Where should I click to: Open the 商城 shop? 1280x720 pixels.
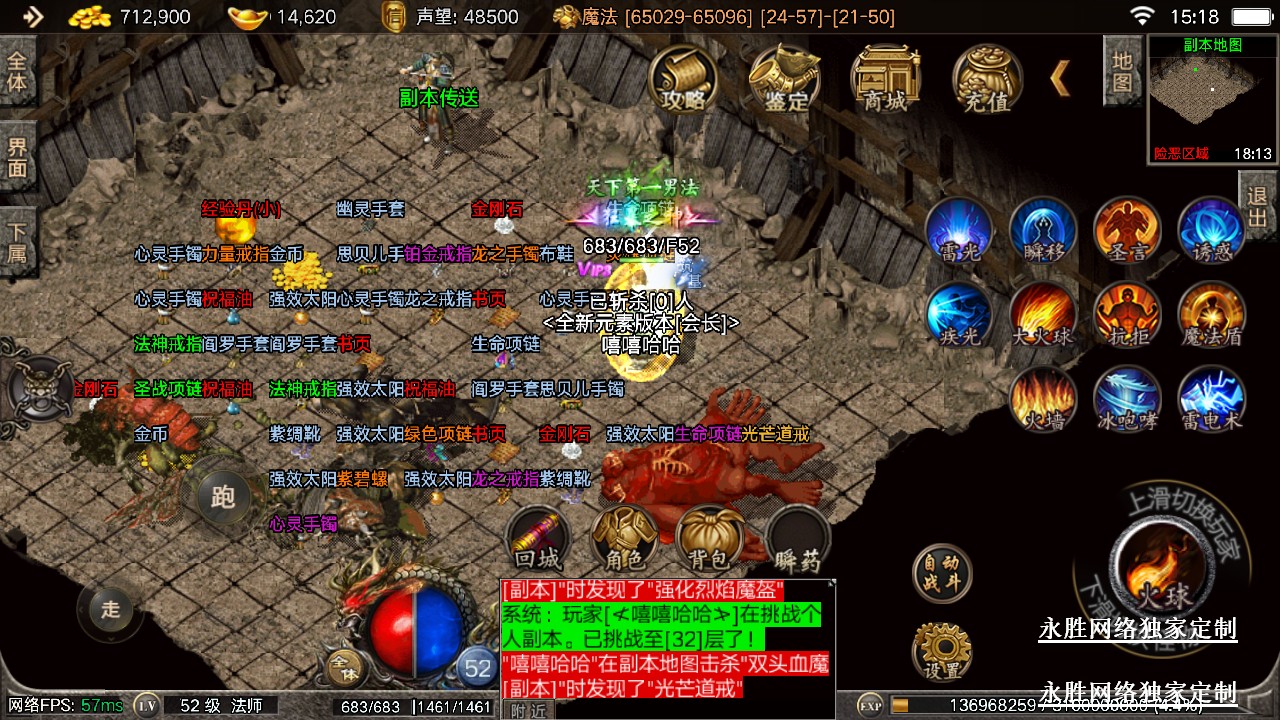(x=885, y=79)
